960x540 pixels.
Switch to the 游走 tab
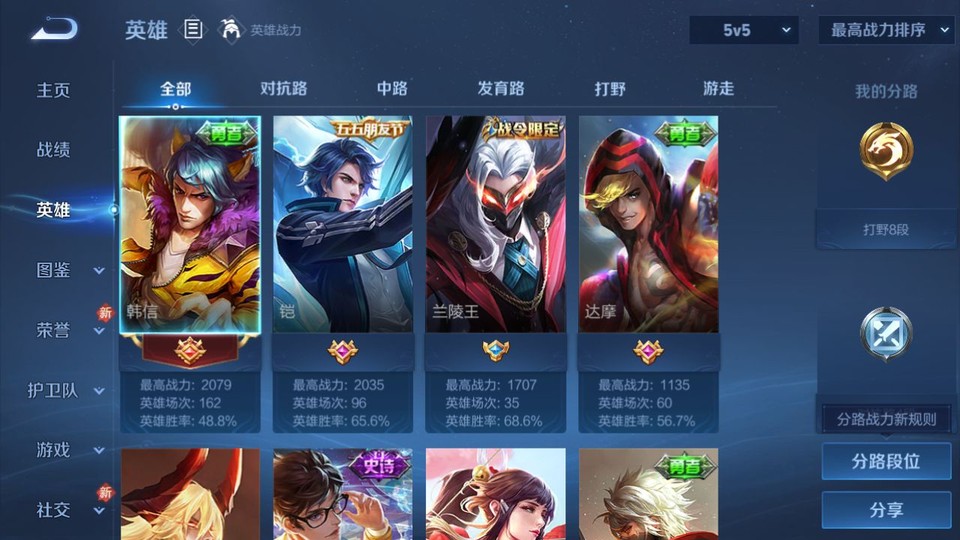pos(718,88)
